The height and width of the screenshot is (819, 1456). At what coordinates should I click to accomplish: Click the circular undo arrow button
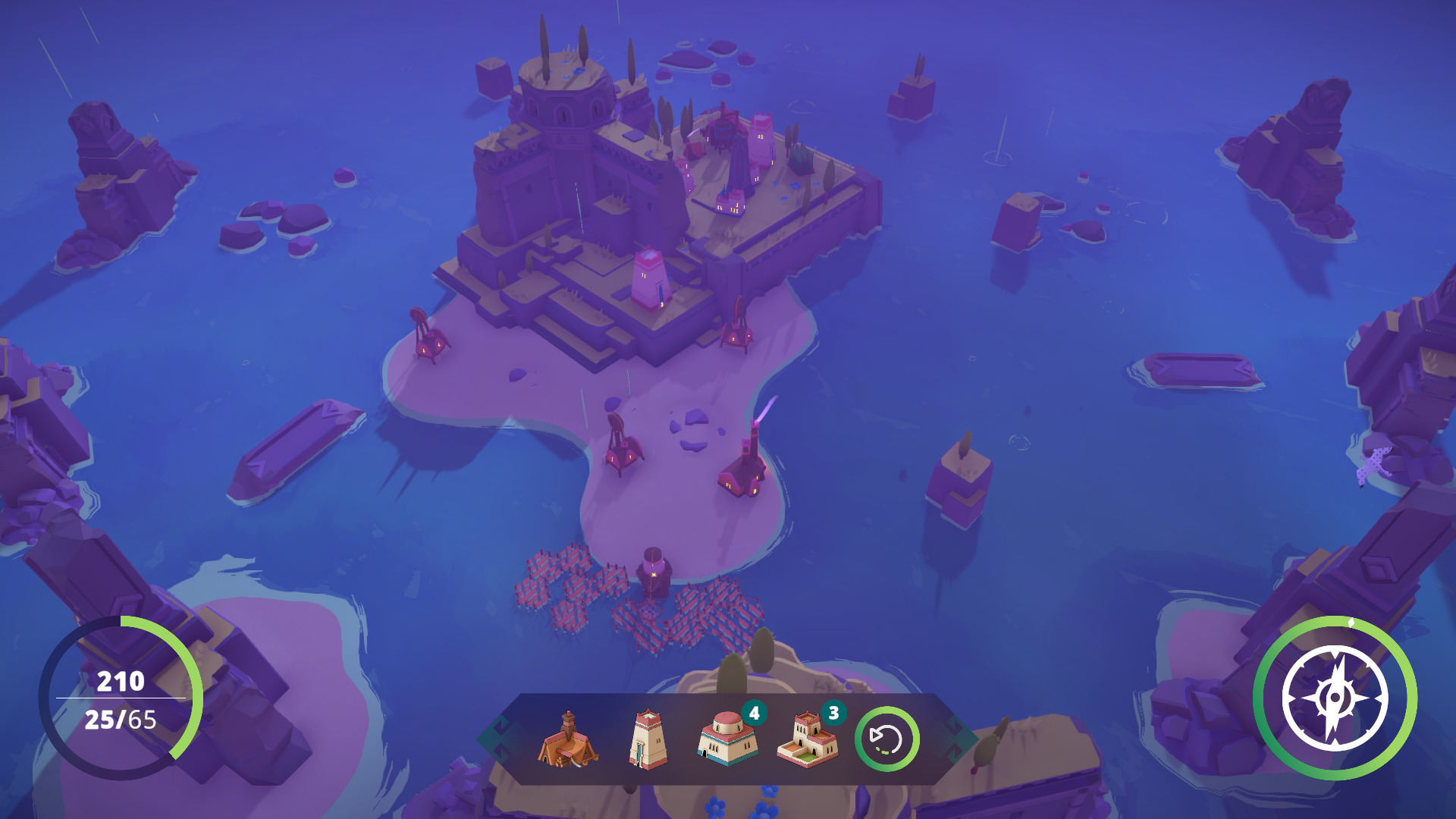[886, 739]
